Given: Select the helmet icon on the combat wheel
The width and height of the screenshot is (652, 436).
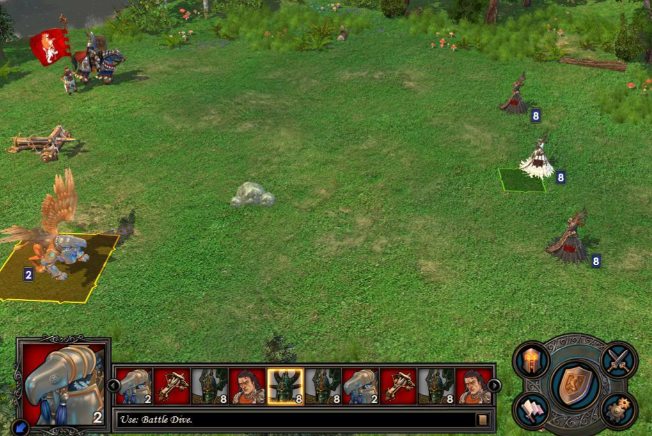Looking at the screenshot, I should click(x=531, y=359).
